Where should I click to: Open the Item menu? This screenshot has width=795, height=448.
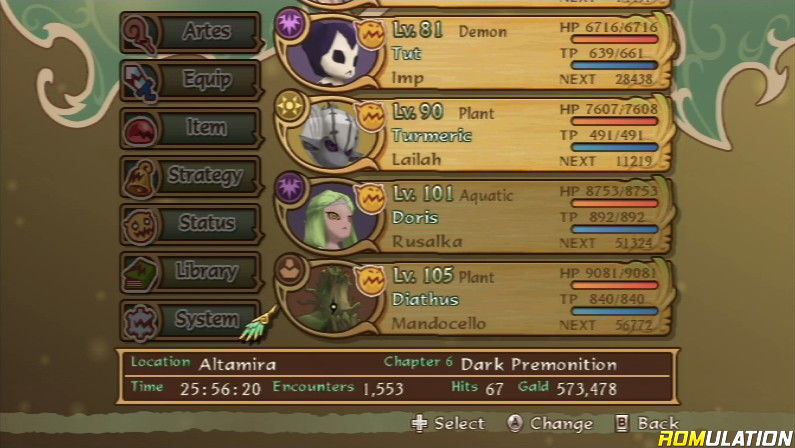tap(190, 128)
